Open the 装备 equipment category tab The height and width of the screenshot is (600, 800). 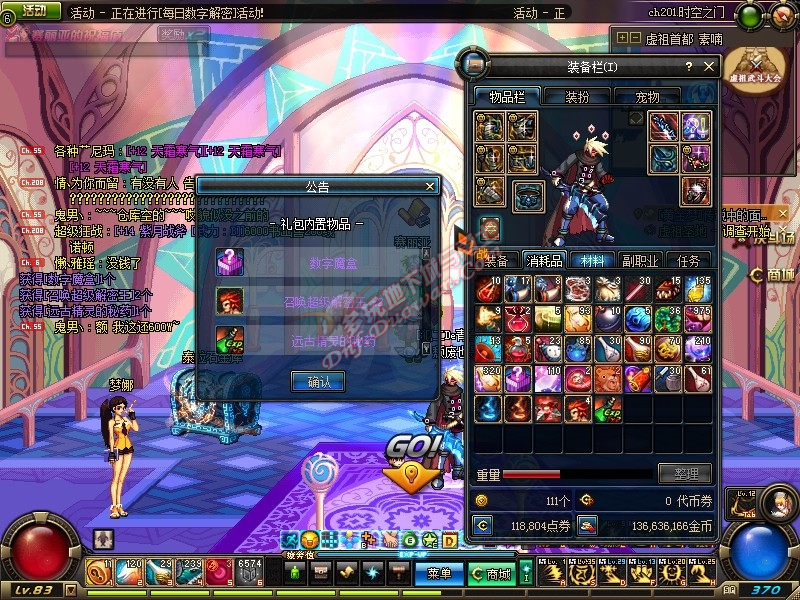[496, 260]
